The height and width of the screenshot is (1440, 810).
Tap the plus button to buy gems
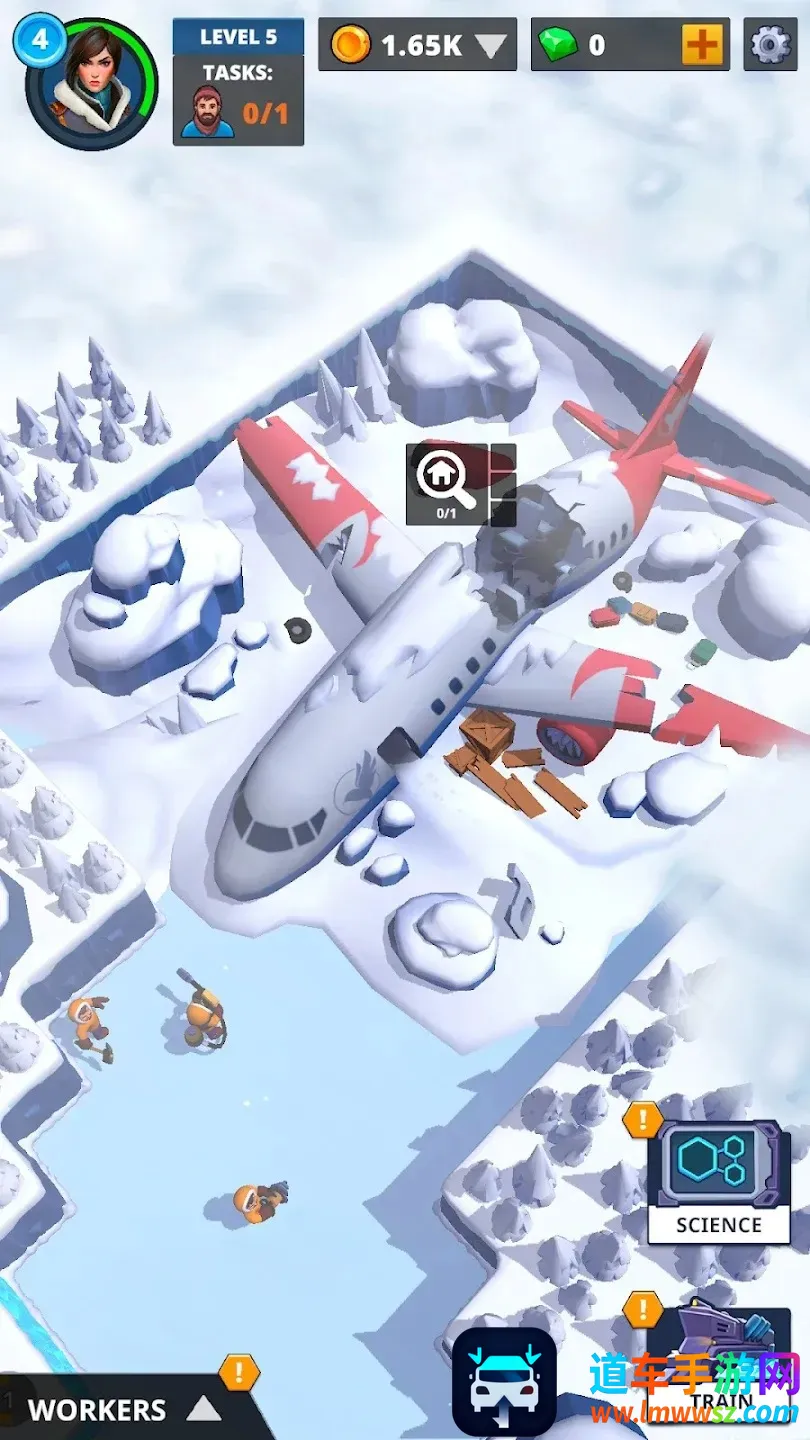(x=702, y=44)
